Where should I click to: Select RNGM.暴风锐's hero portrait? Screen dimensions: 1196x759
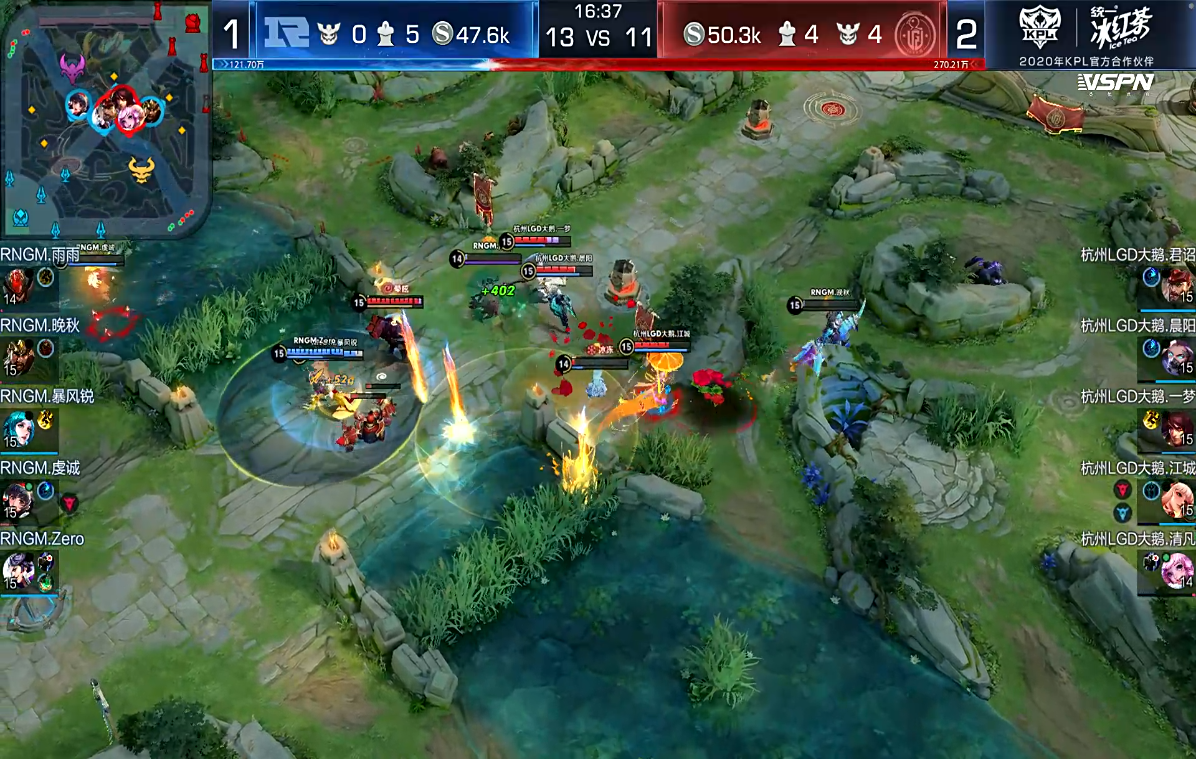click(x=17, y=428)
